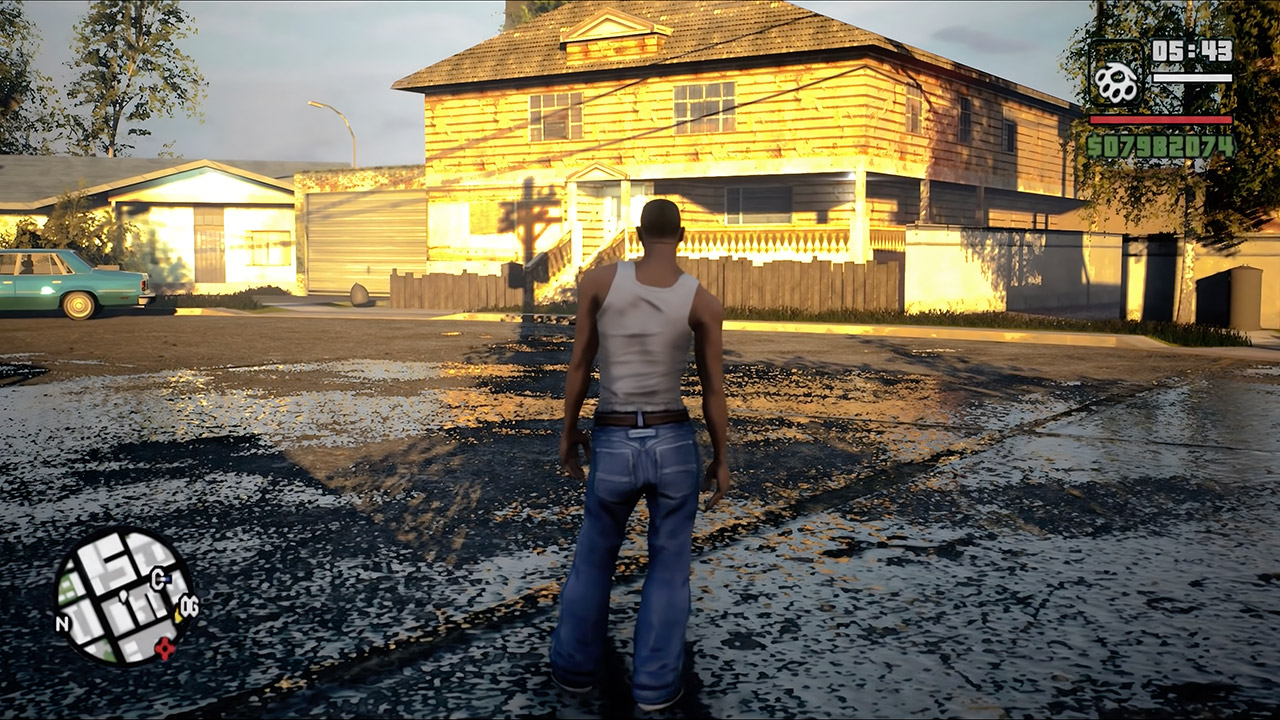
Task: Click the C mission marker on the radar
Action: tap(158, 578)
